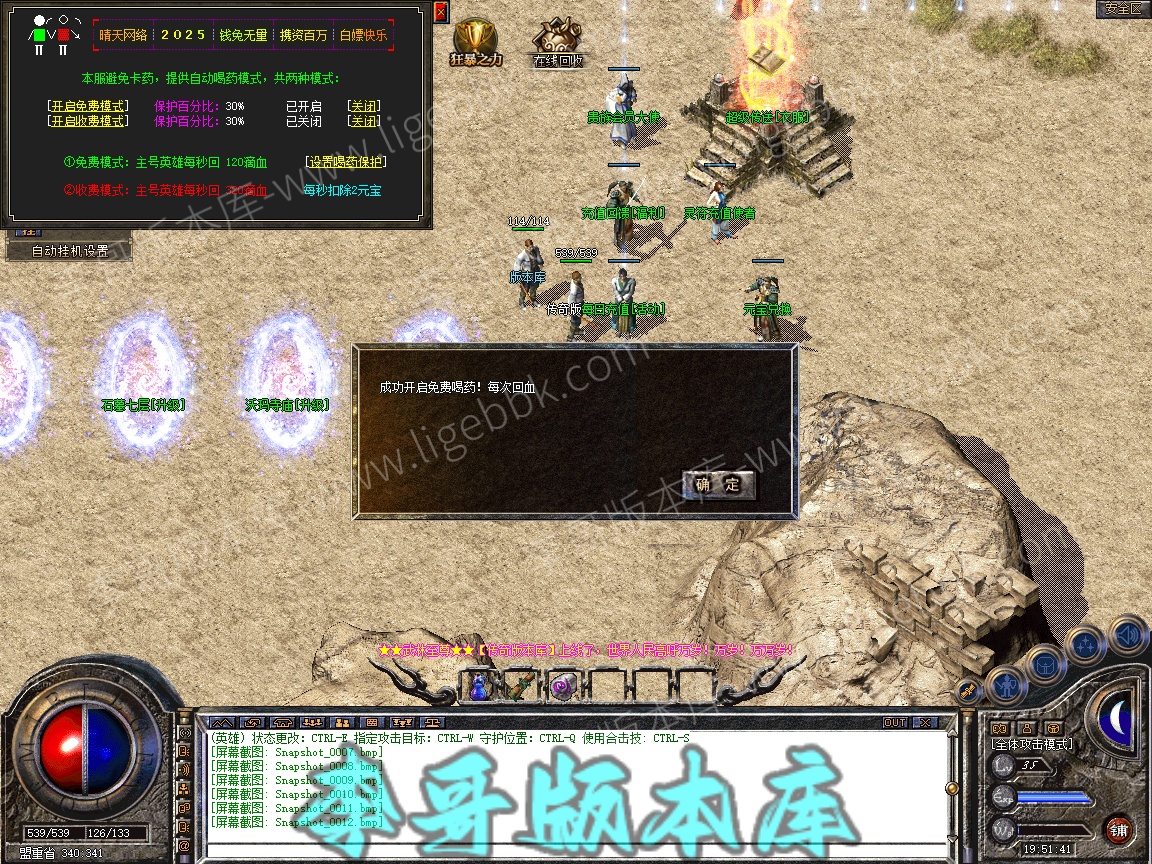Open the 在线回收 online recycle icon
This screenshot has height=864, width=1152.
tap(557, 41)
